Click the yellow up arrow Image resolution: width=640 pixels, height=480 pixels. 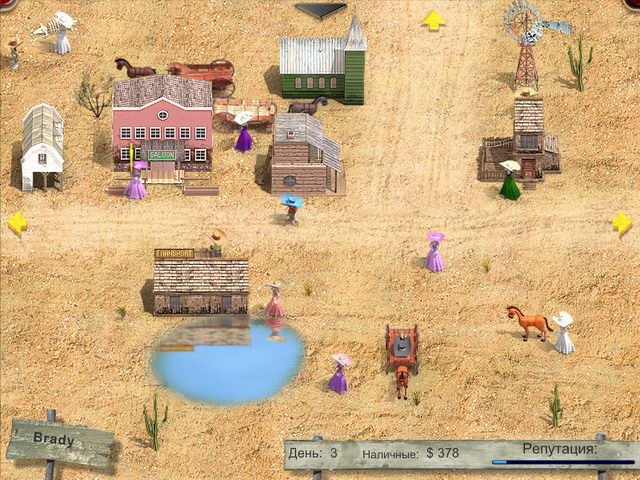(432, 20)
